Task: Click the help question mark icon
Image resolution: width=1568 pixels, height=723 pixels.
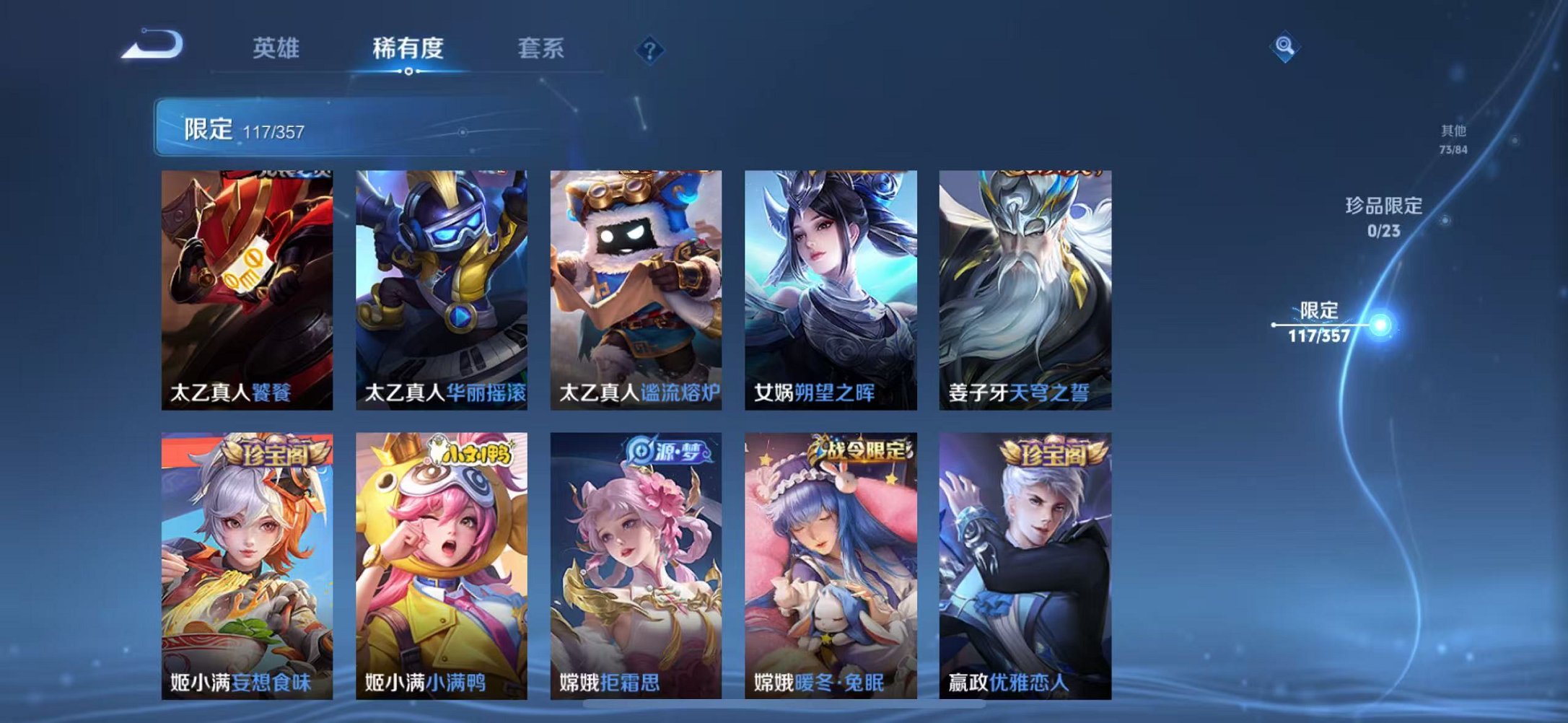Action: pos(649,49)
